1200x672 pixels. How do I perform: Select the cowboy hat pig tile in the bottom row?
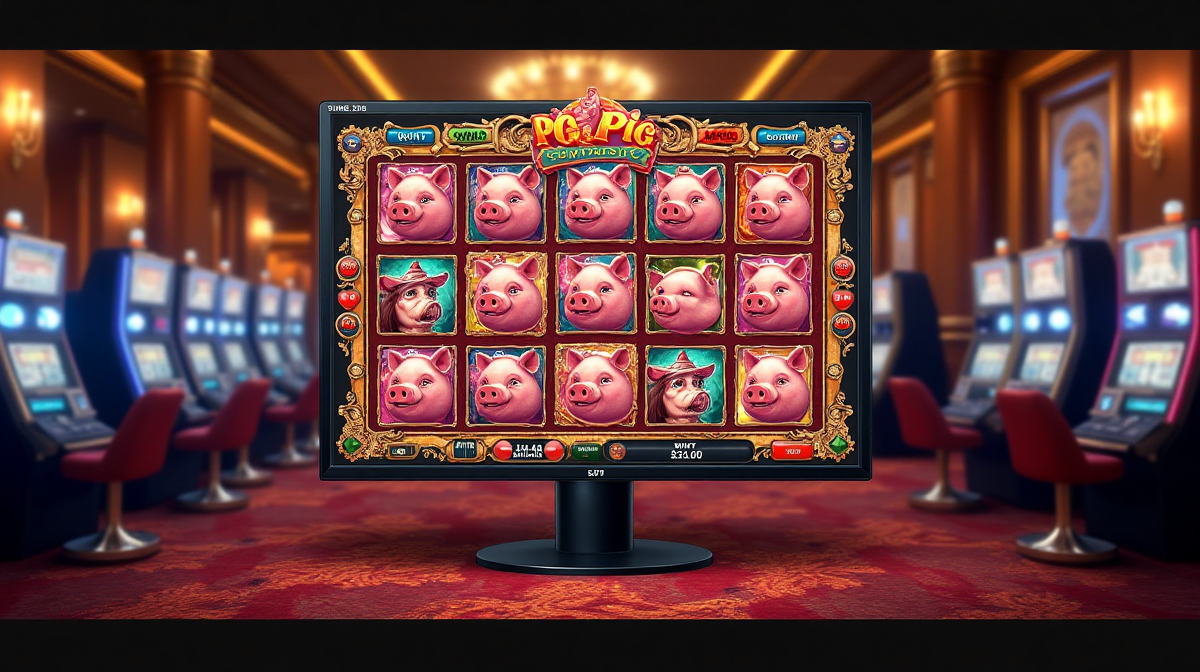click(685, 385)
